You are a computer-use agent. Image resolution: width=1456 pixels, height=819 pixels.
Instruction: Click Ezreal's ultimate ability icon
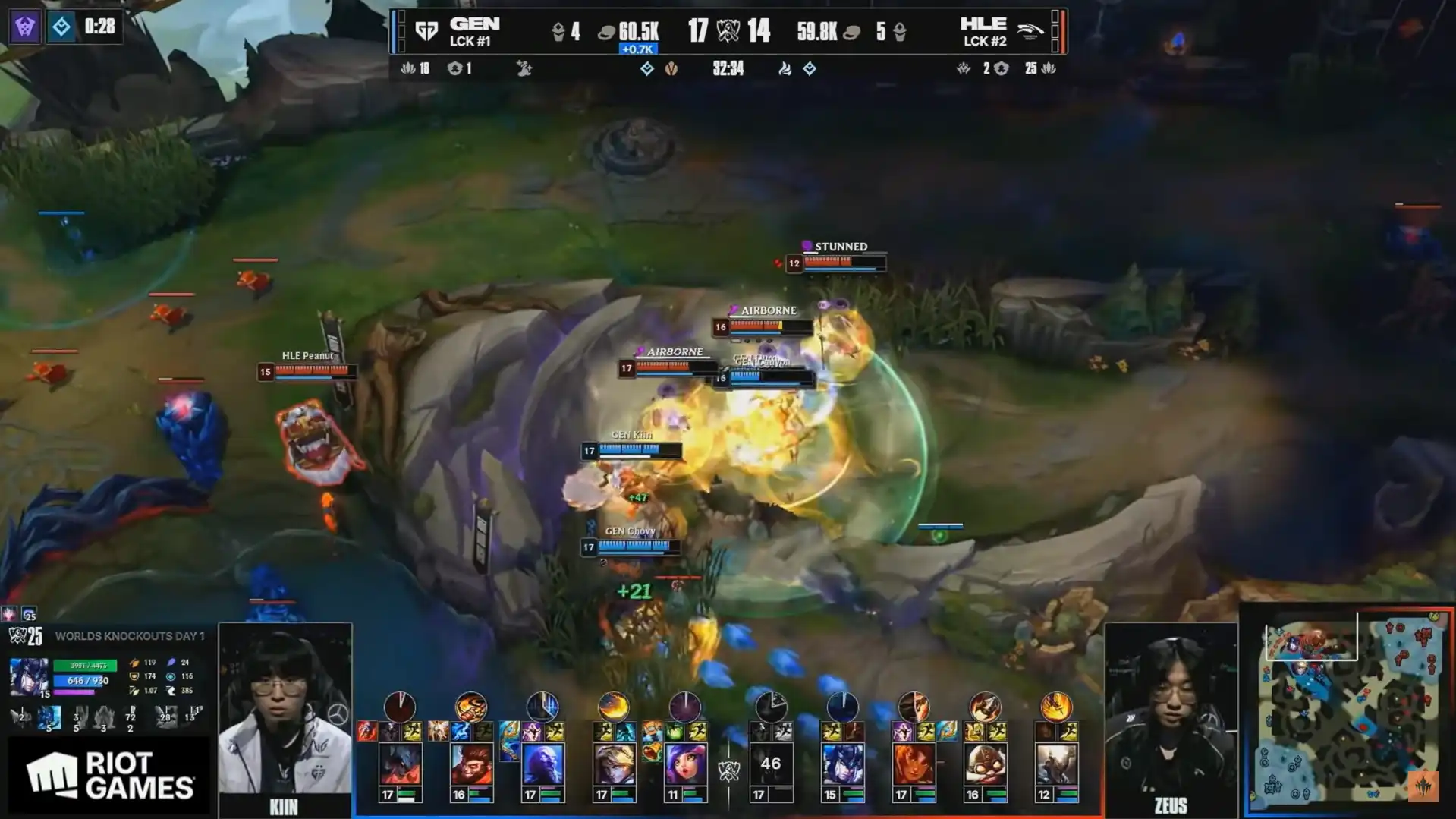pyautogui.click(x=614, y=707)
